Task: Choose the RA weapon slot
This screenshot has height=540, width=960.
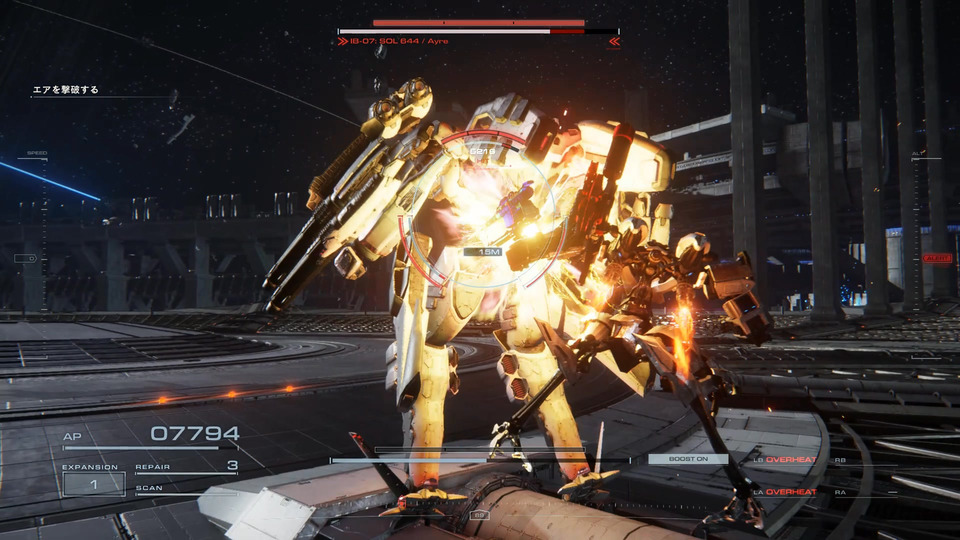Action: point(842,492)
